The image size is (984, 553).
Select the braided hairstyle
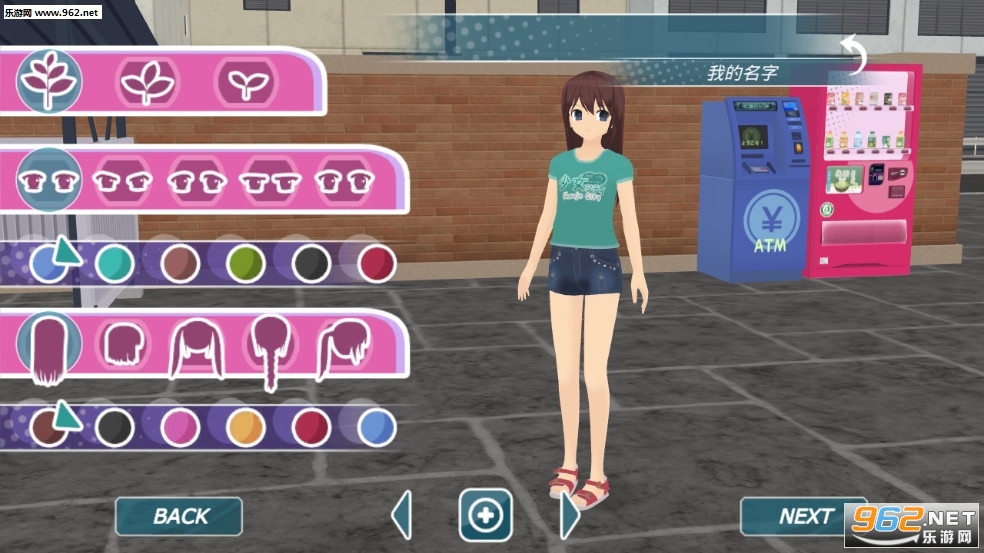(270, 350)
